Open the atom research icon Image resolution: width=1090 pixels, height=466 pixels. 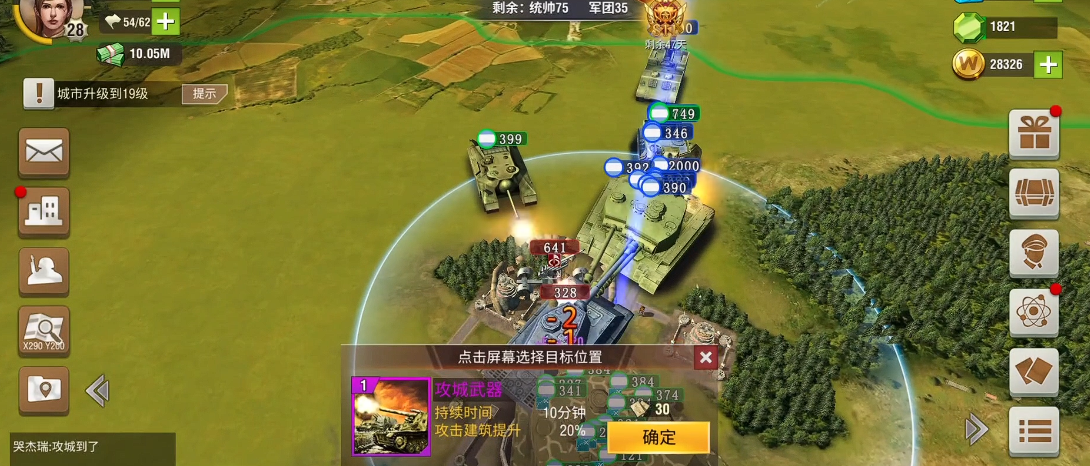(1033, 313)
